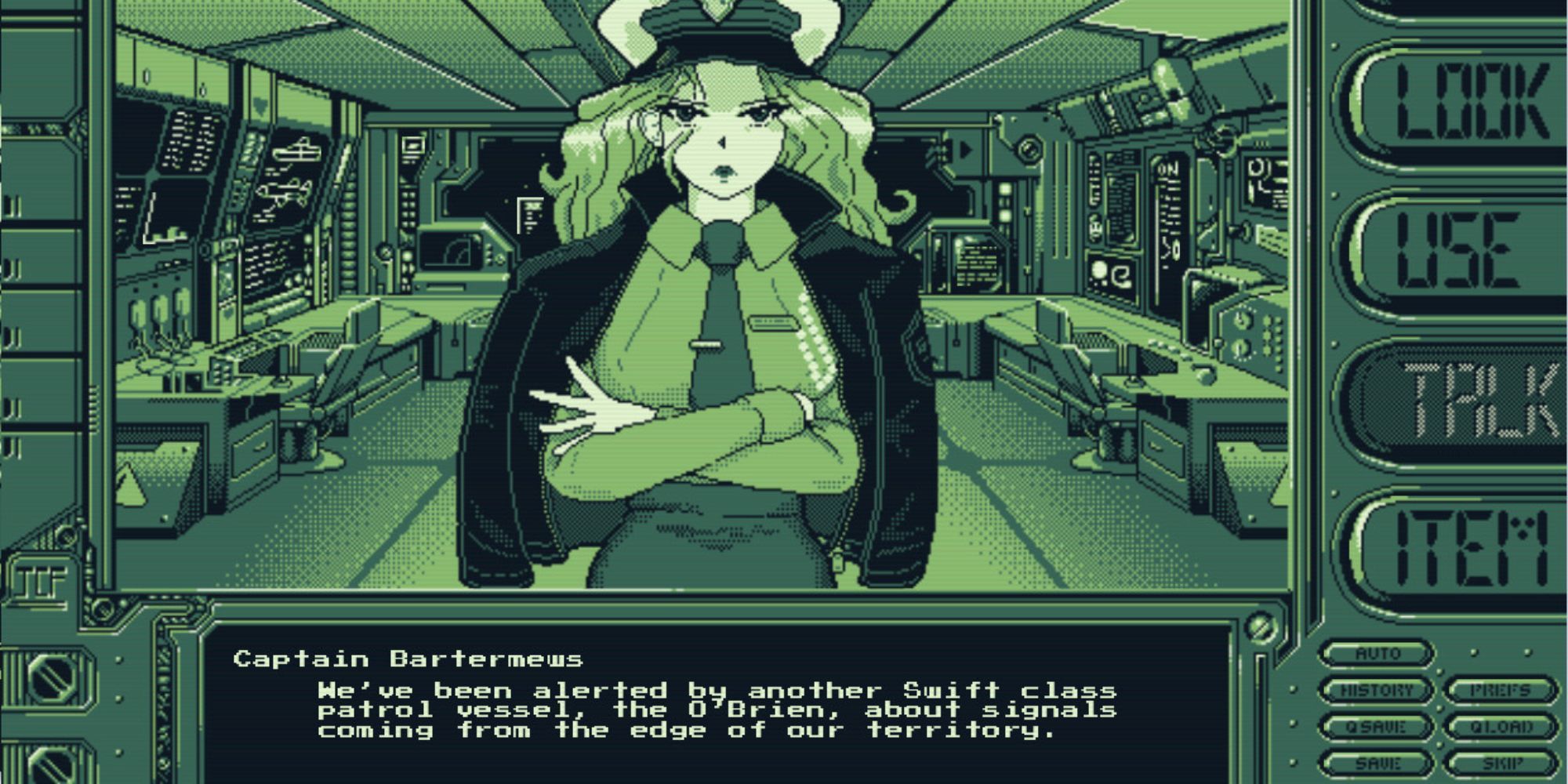Choose the USE command
Screen dimensions: 1568x784
click(x=1460, y=251)
